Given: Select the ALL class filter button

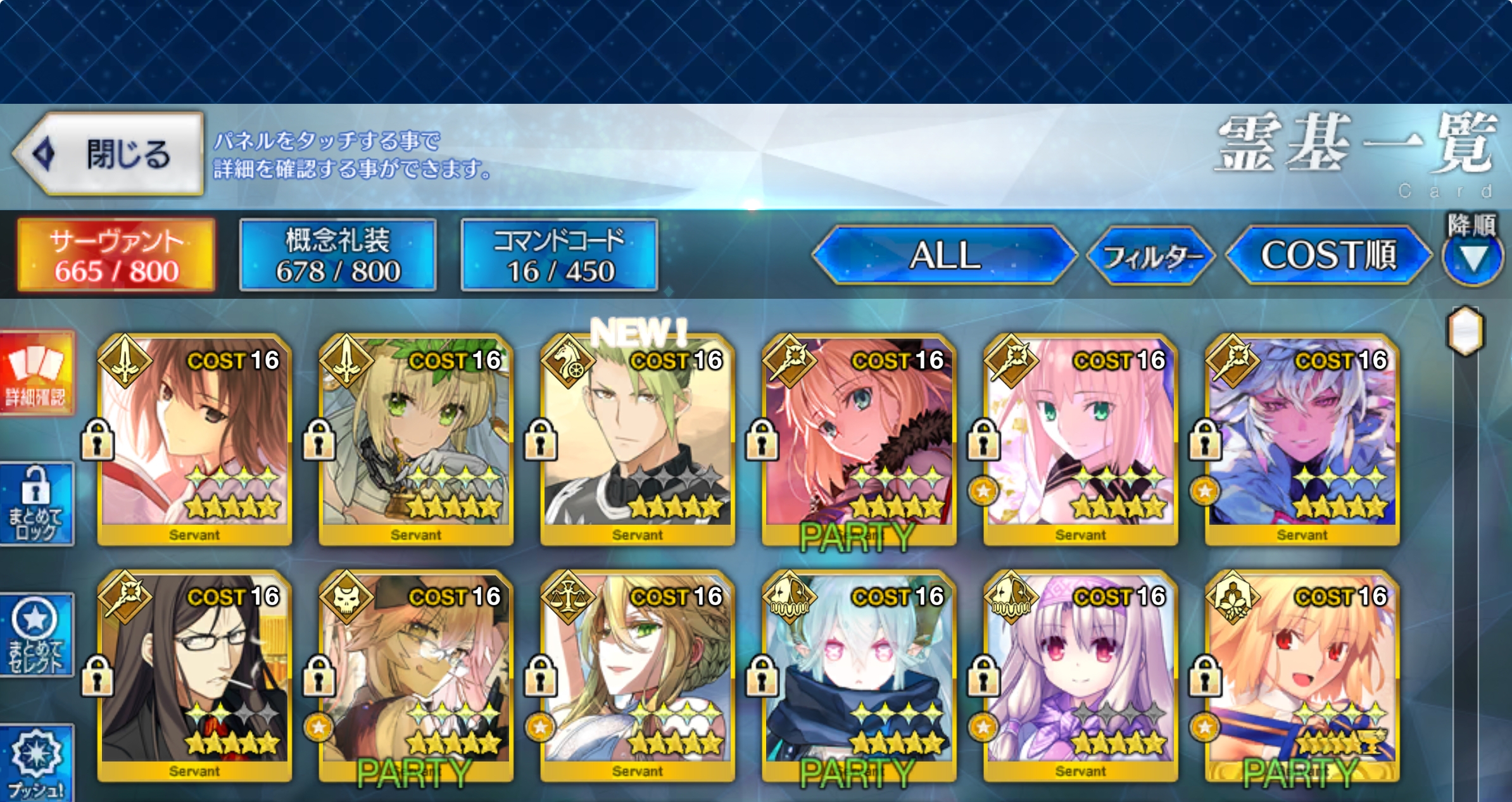Looking at the screenshot, I should [945, 255].
